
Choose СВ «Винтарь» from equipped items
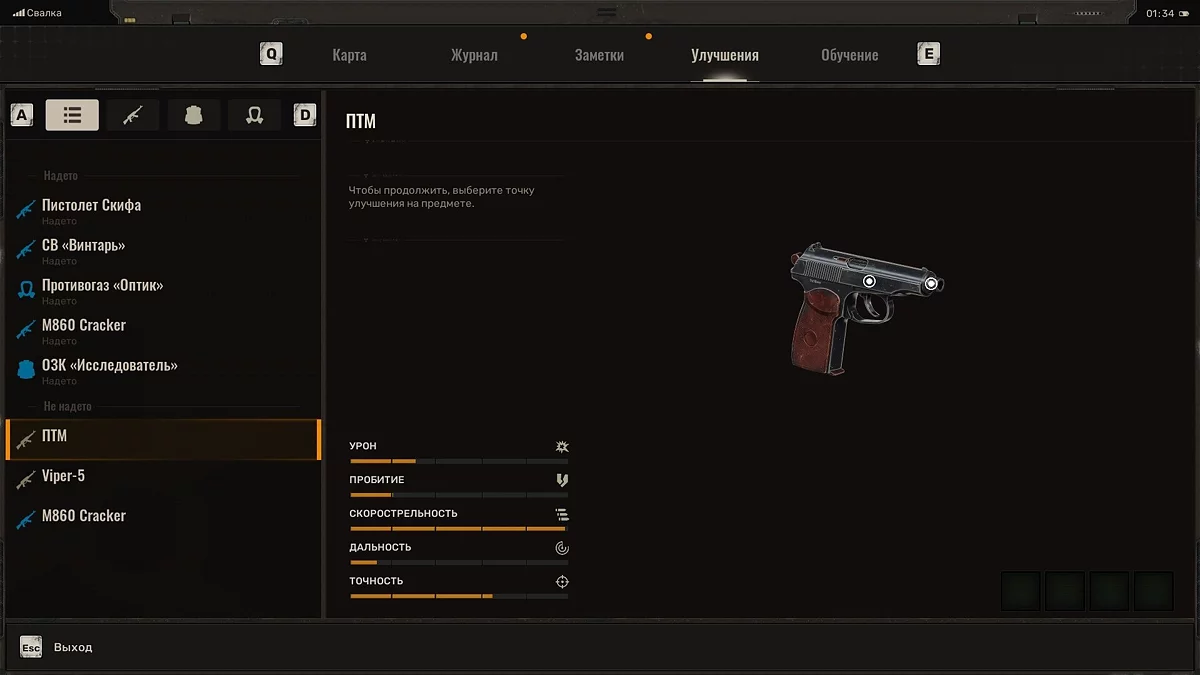point(83,246)
